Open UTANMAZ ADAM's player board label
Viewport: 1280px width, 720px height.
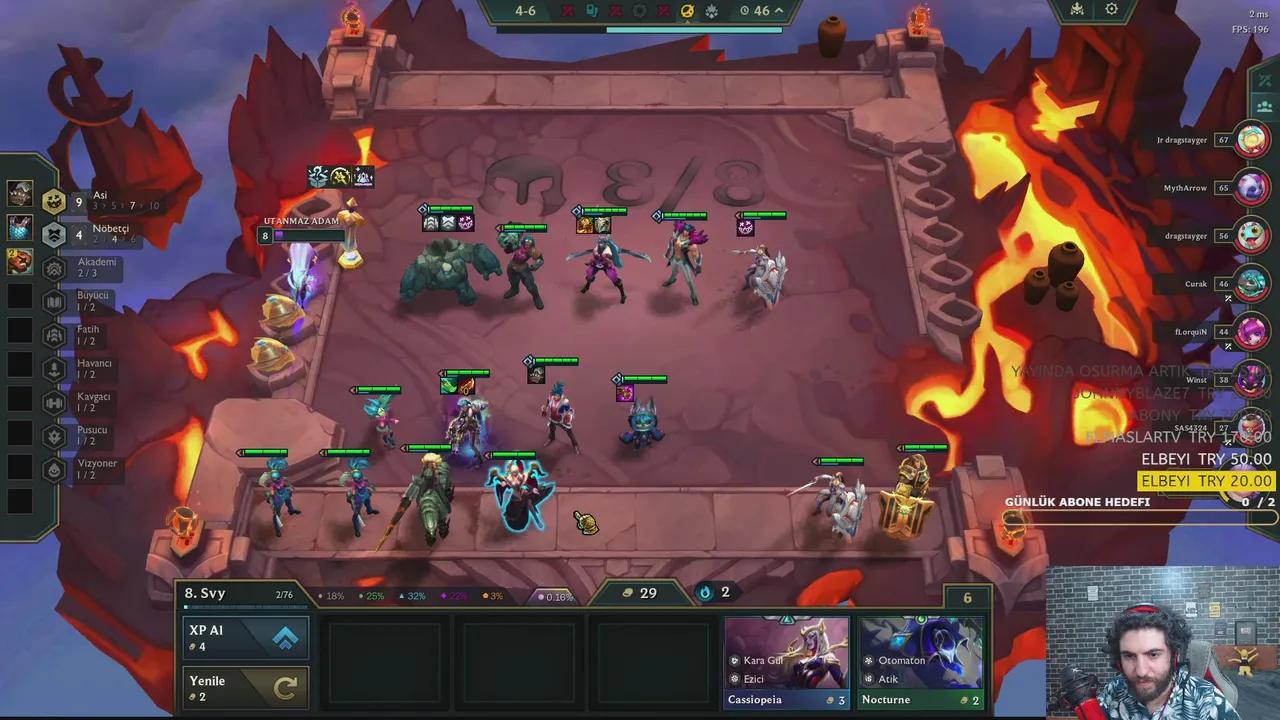(300, 221)
